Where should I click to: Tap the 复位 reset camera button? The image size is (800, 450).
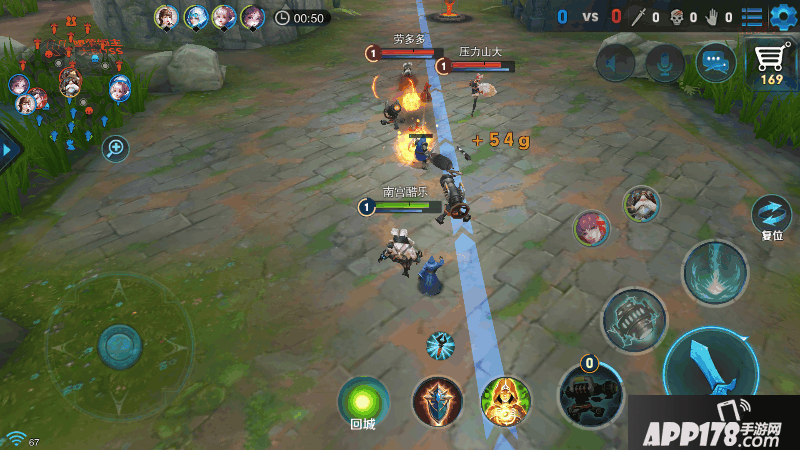(771, 215)
